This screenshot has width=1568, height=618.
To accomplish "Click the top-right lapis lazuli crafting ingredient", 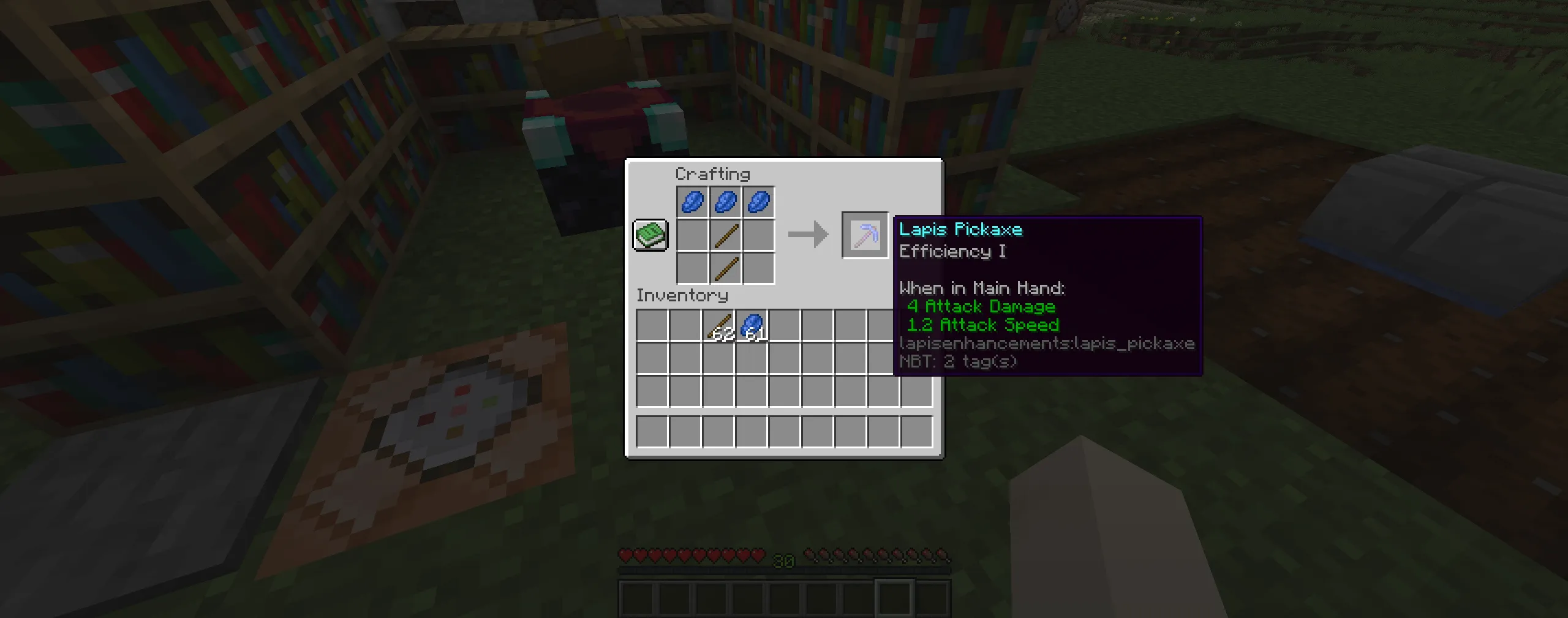I will point(758,202).
